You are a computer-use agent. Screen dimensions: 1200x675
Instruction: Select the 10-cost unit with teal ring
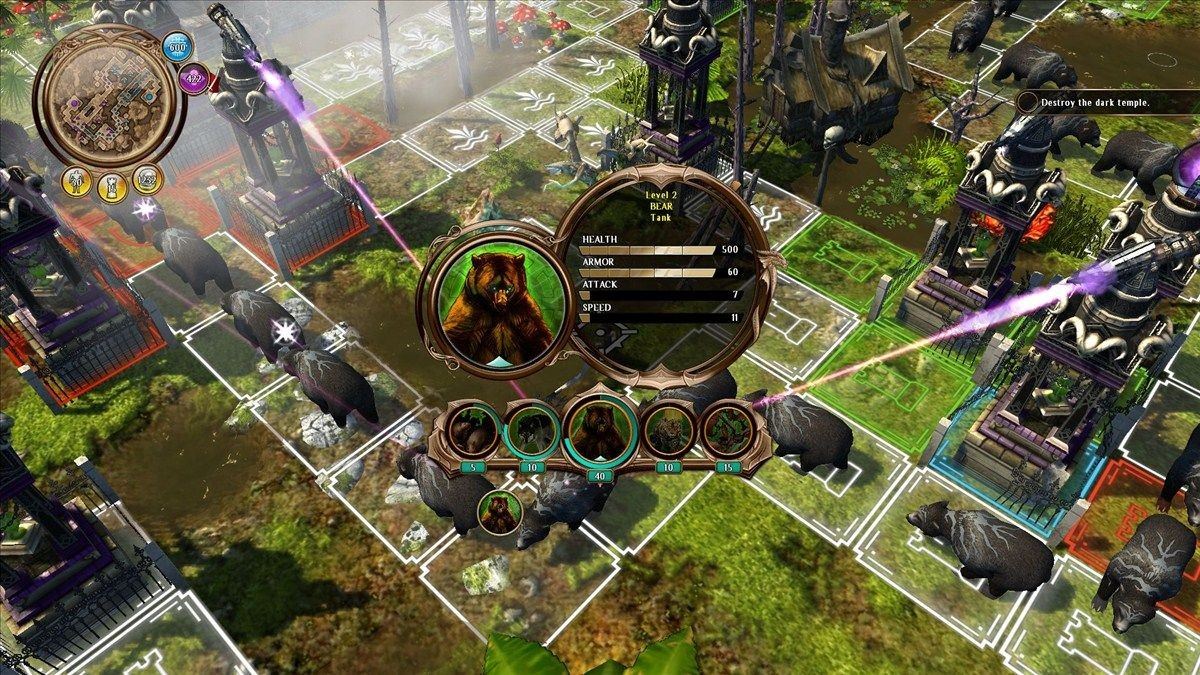pos(531,430)
